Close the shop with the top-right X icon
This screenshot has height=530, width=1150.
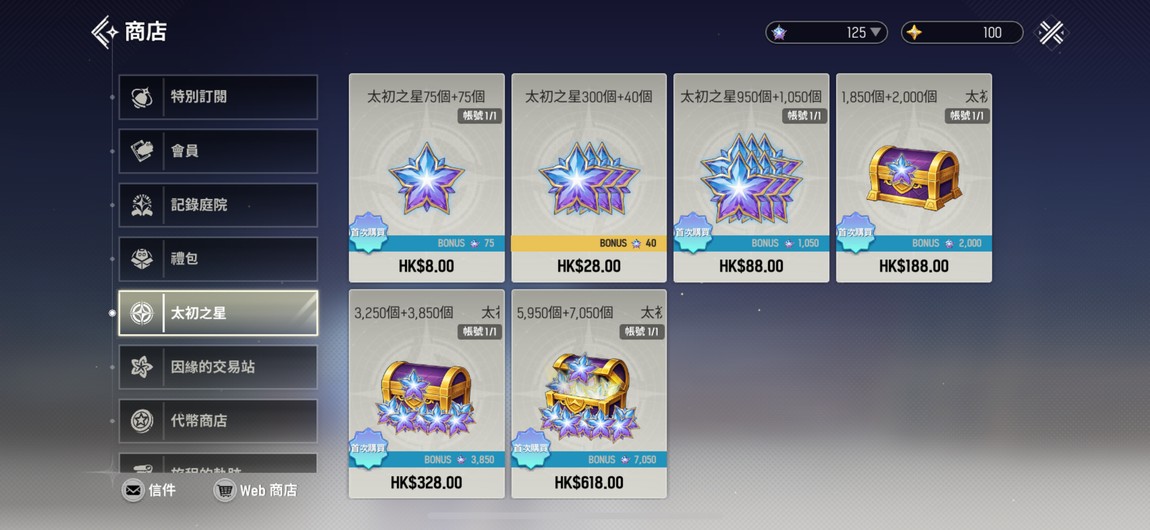[x=1051, y=33]
